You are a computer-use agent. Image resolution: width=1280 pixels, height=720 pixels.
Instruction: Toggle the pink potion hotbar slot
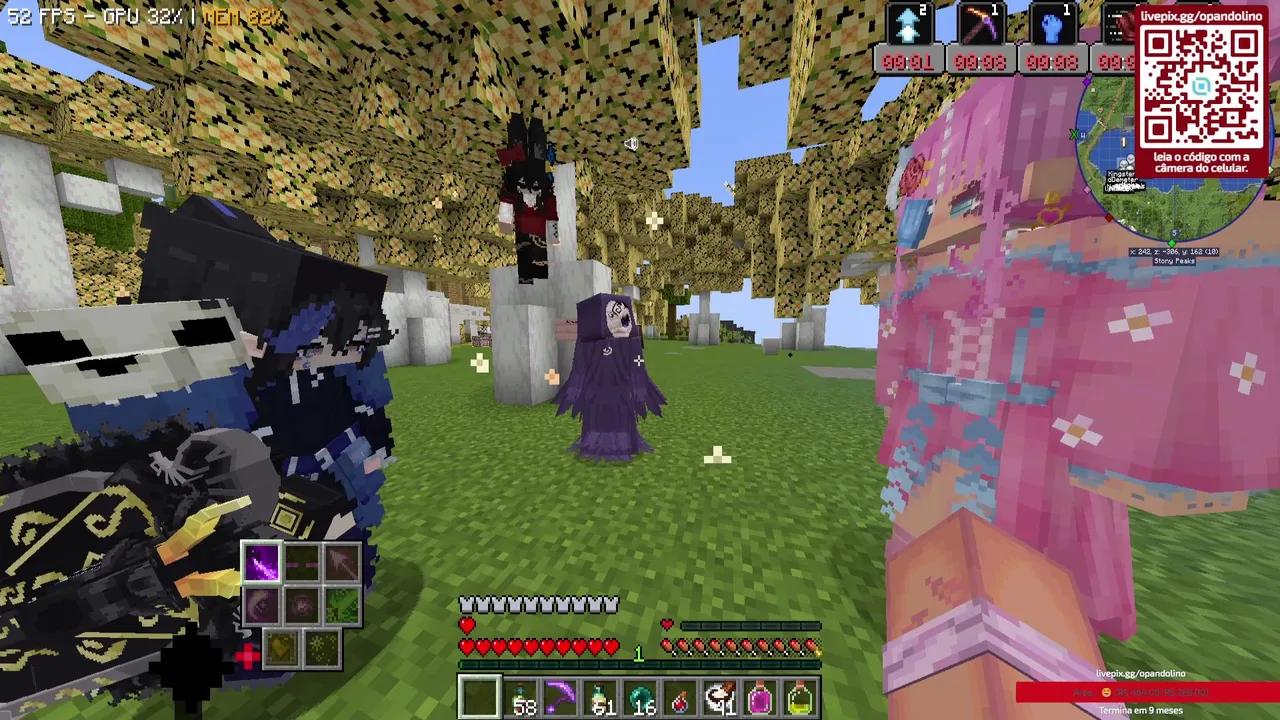pos(762,698)
